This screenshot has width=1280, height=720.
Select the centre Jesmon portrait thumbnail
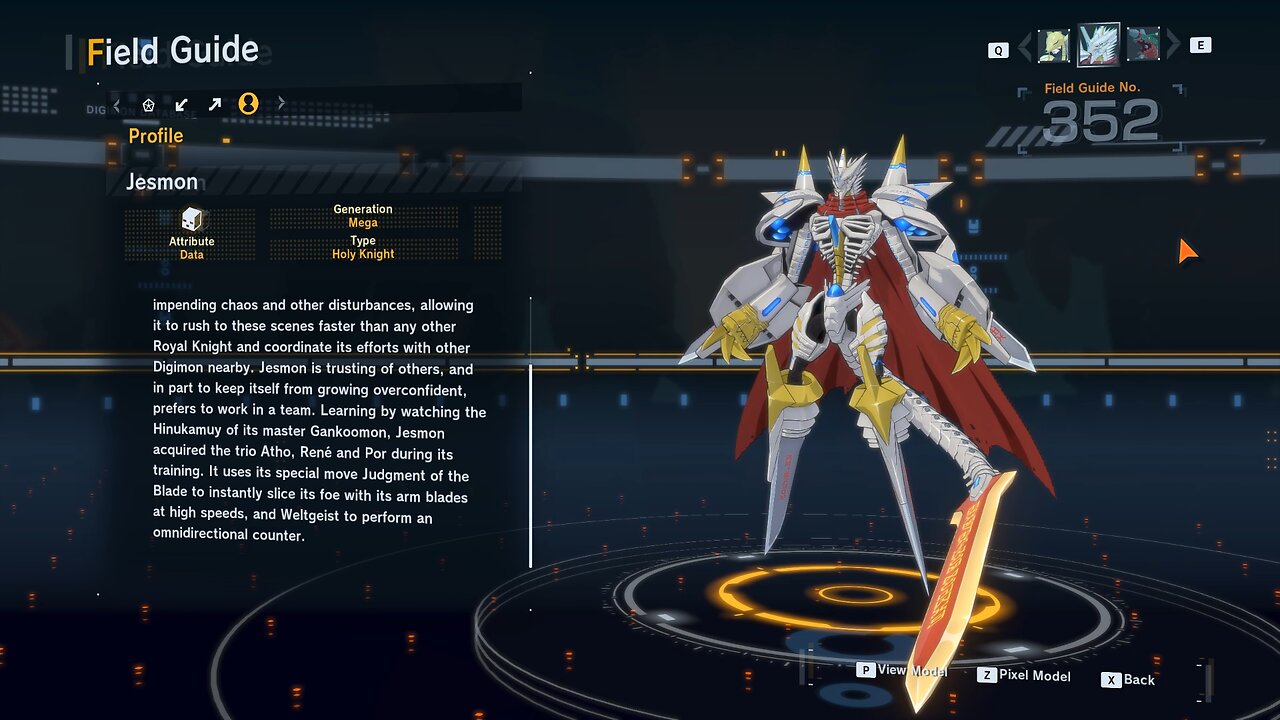tap(1098, 45)
